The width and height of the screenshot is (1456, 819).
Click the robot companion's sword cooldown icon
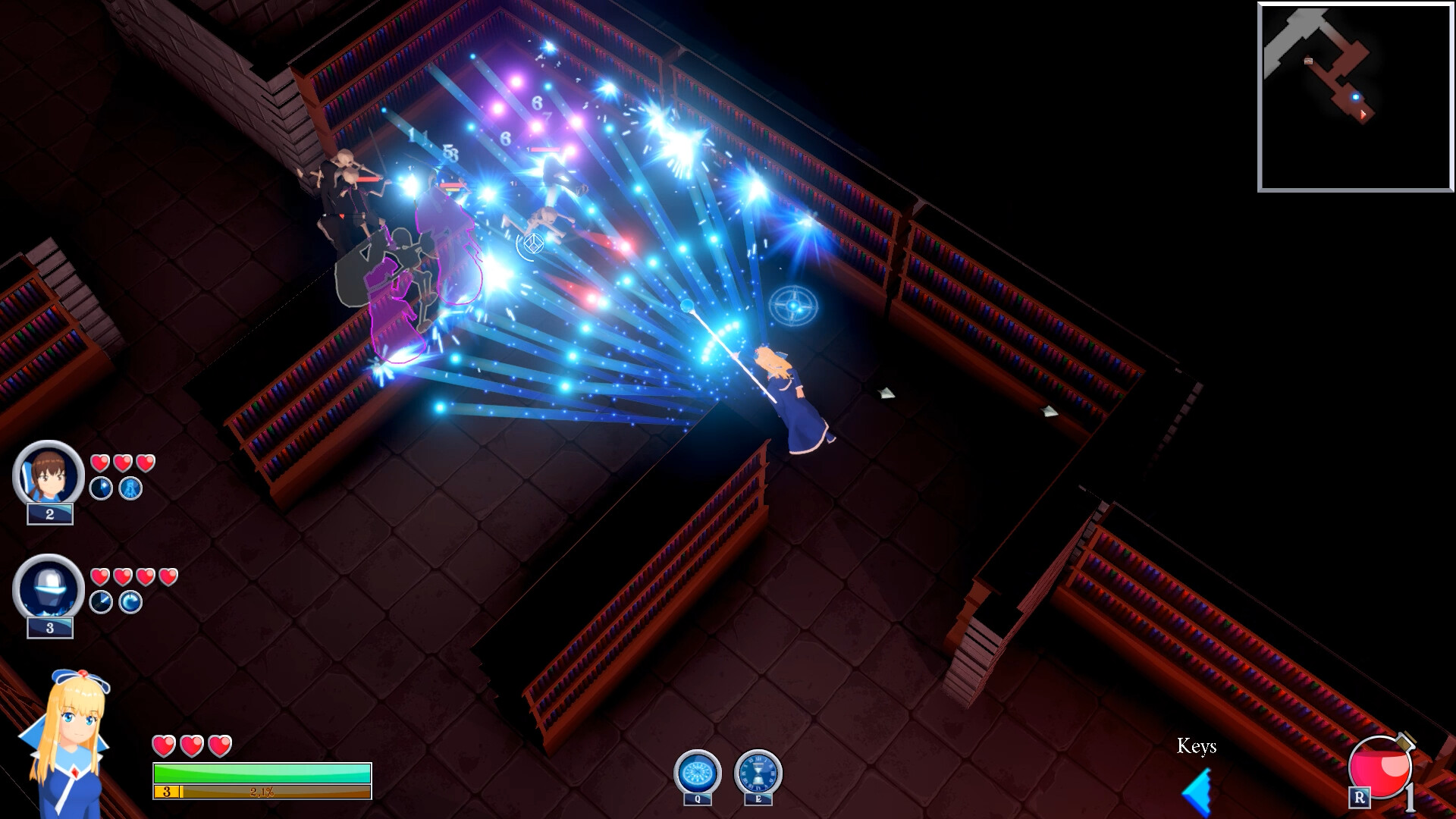click(99, 601)
